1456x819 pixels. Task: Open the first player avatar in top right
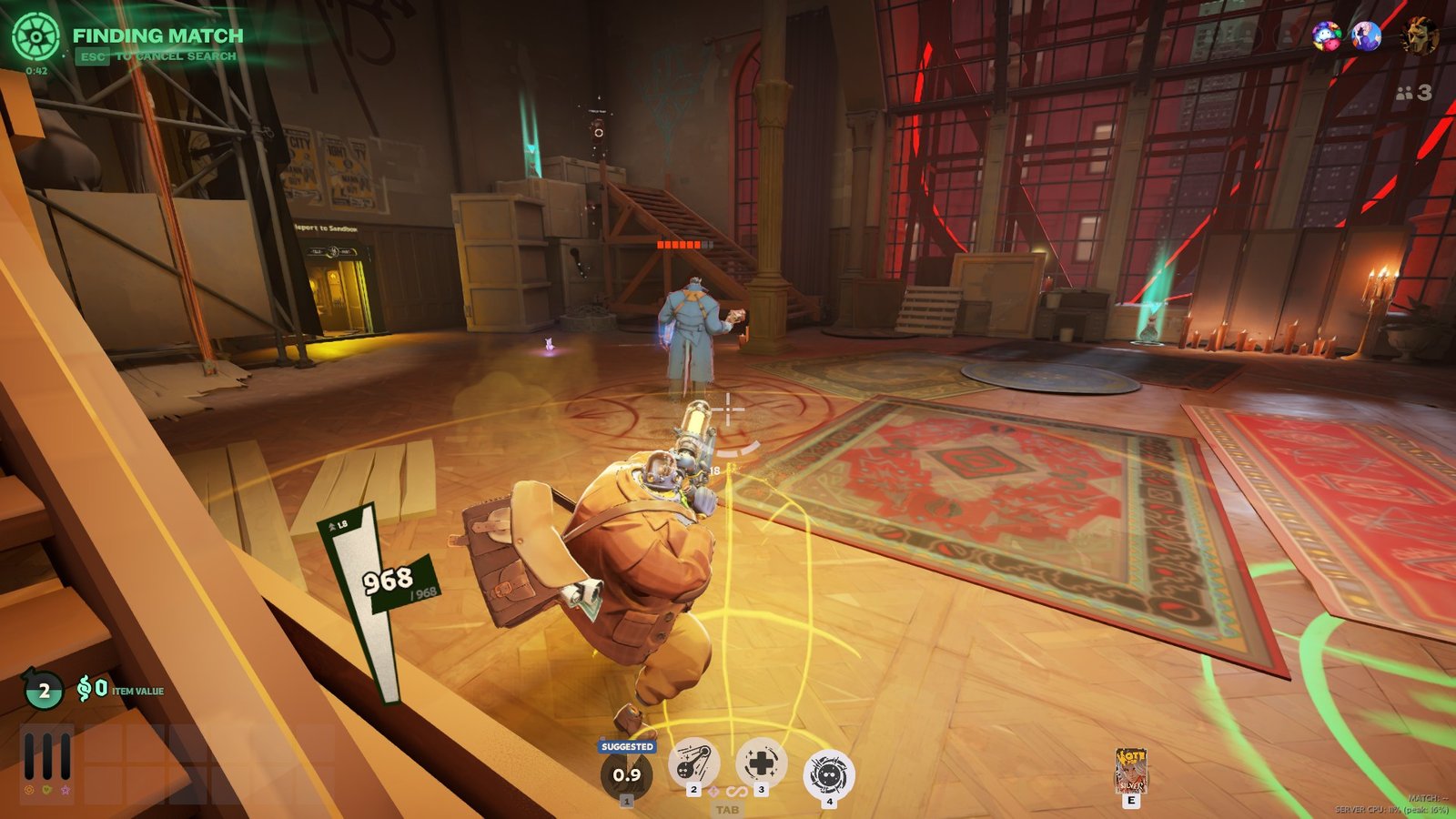tap(1327, 35)
